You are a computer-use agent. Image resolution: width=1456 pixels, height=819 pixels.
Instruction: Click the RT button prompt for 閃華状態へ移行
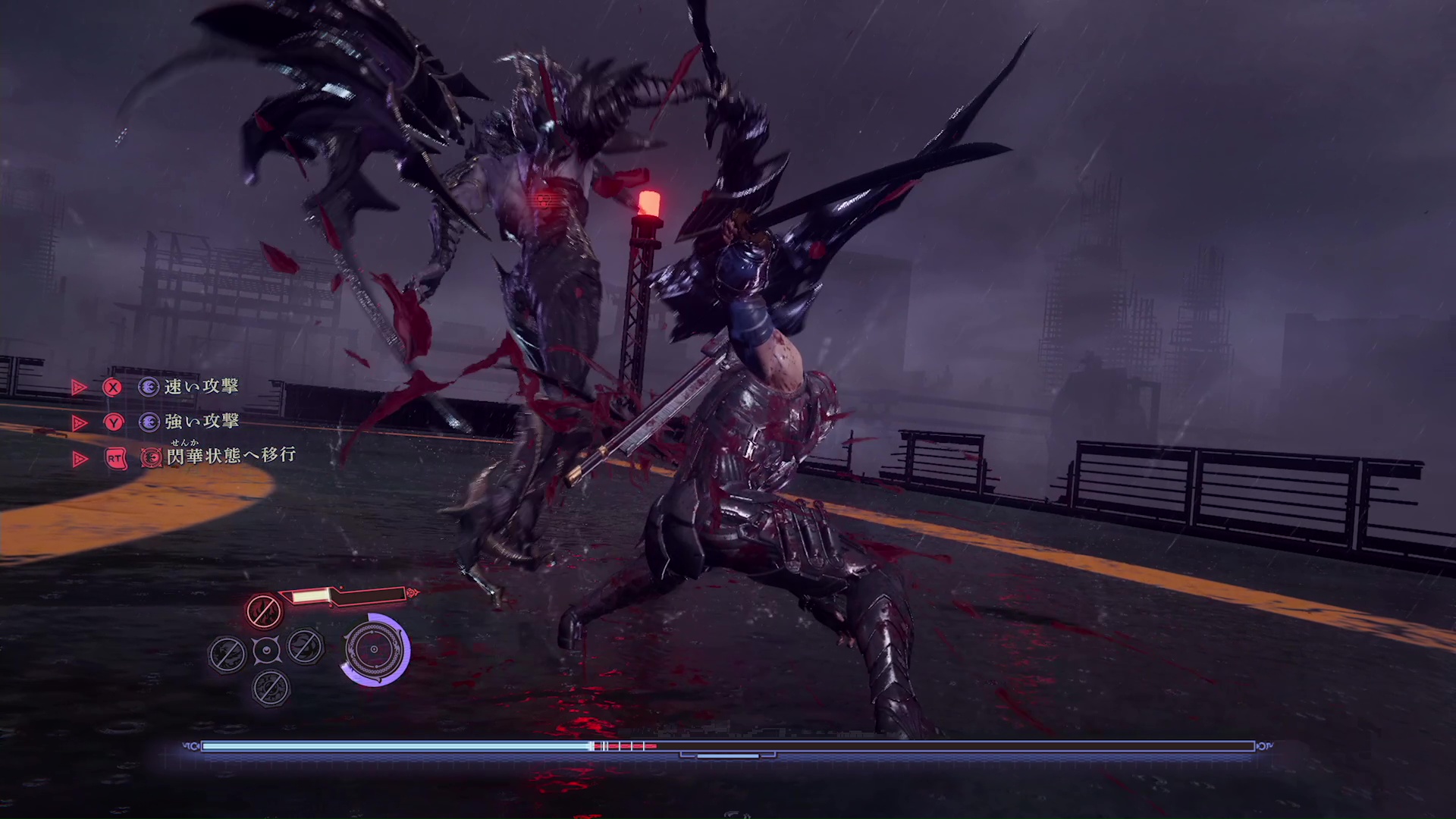(115, 458)
